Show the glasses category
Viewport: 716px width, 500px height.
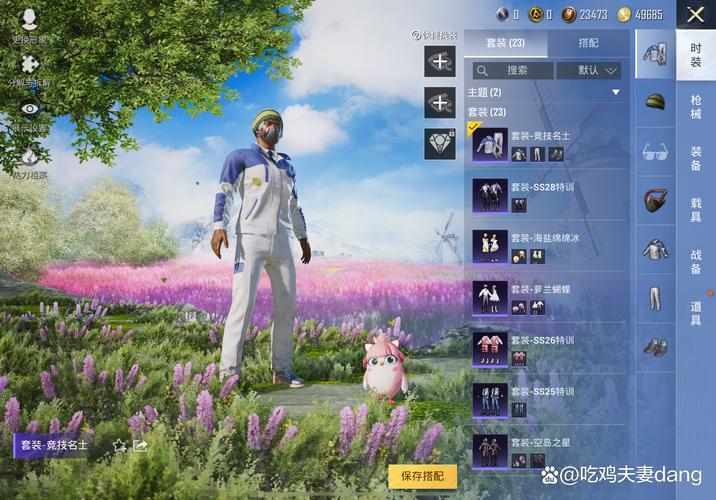pyautogui.click(x=655, y=152)
